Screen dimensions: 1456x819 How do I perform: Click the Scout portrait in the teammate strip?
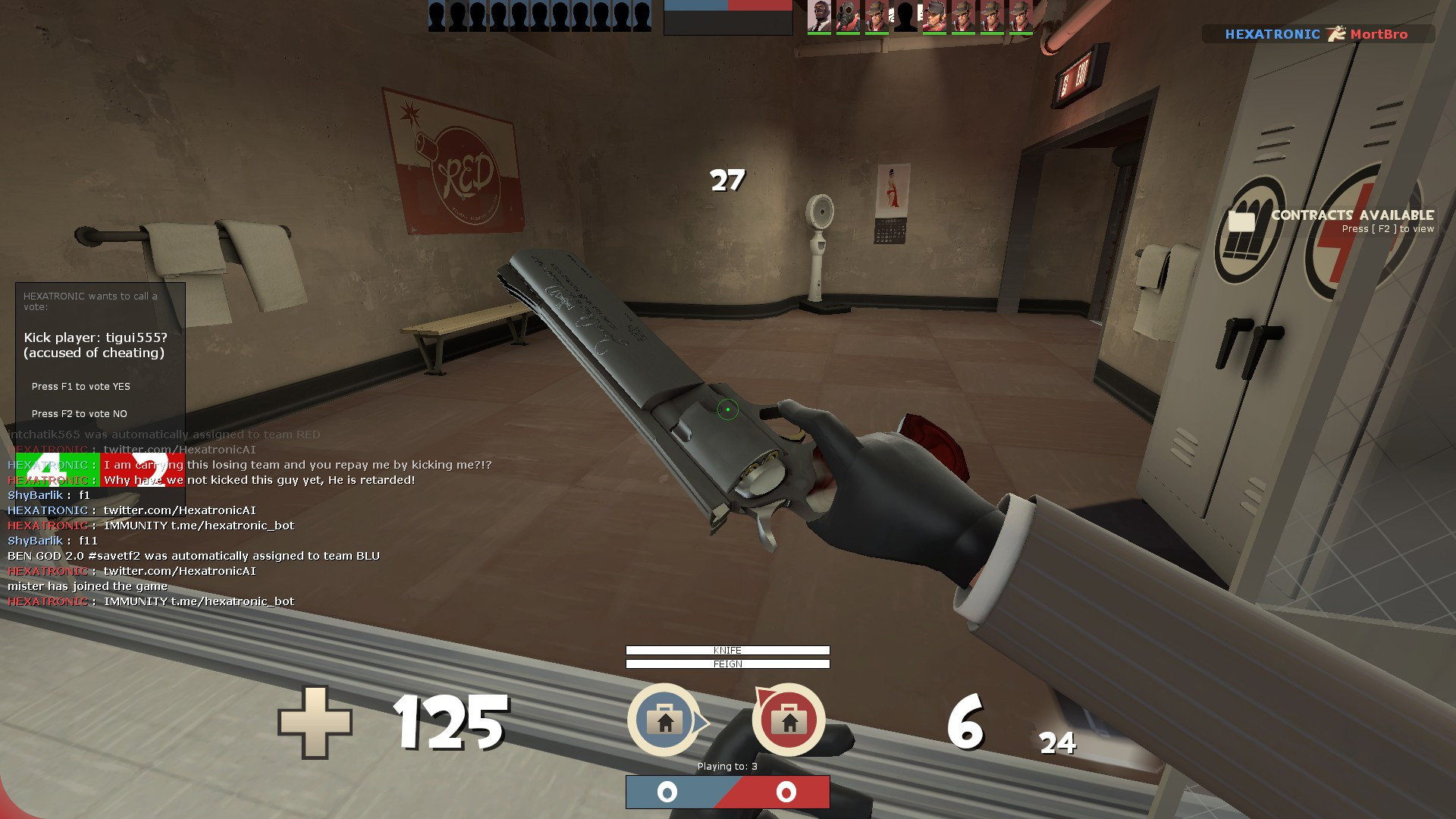coord(934,17)
